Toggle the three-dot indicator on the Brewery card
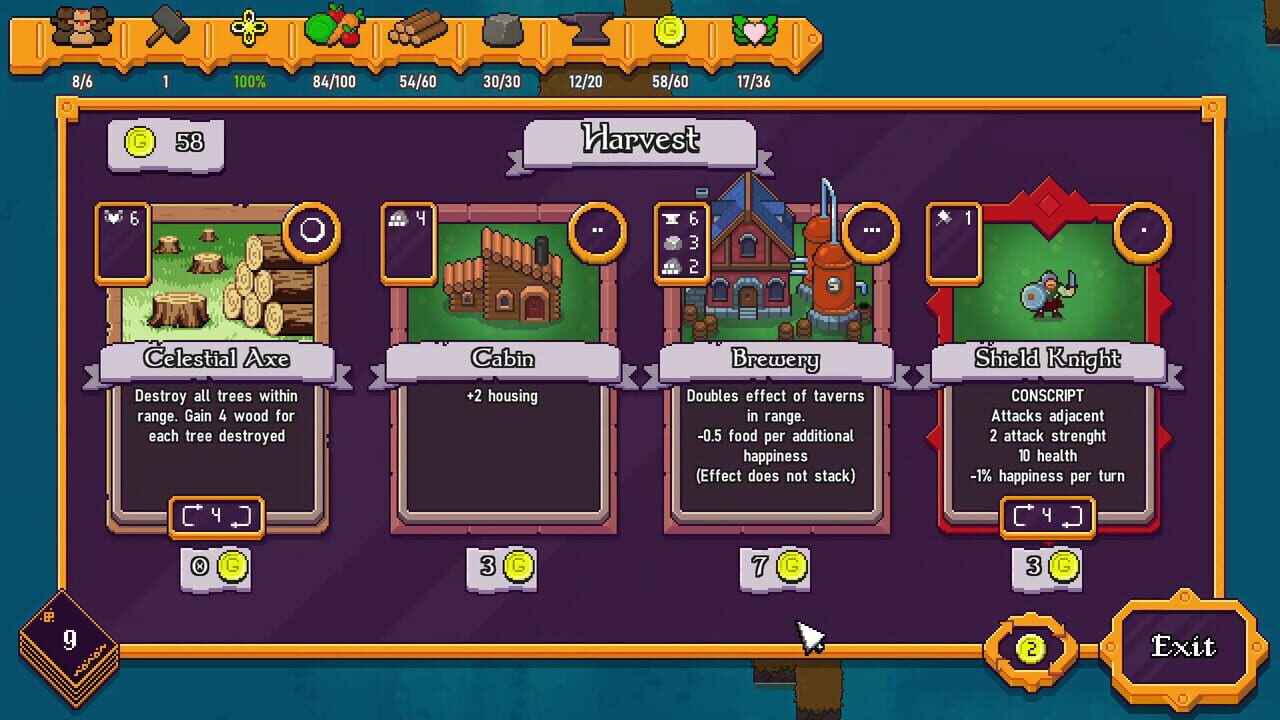1280x720 pixels. [x=872, y=230]
